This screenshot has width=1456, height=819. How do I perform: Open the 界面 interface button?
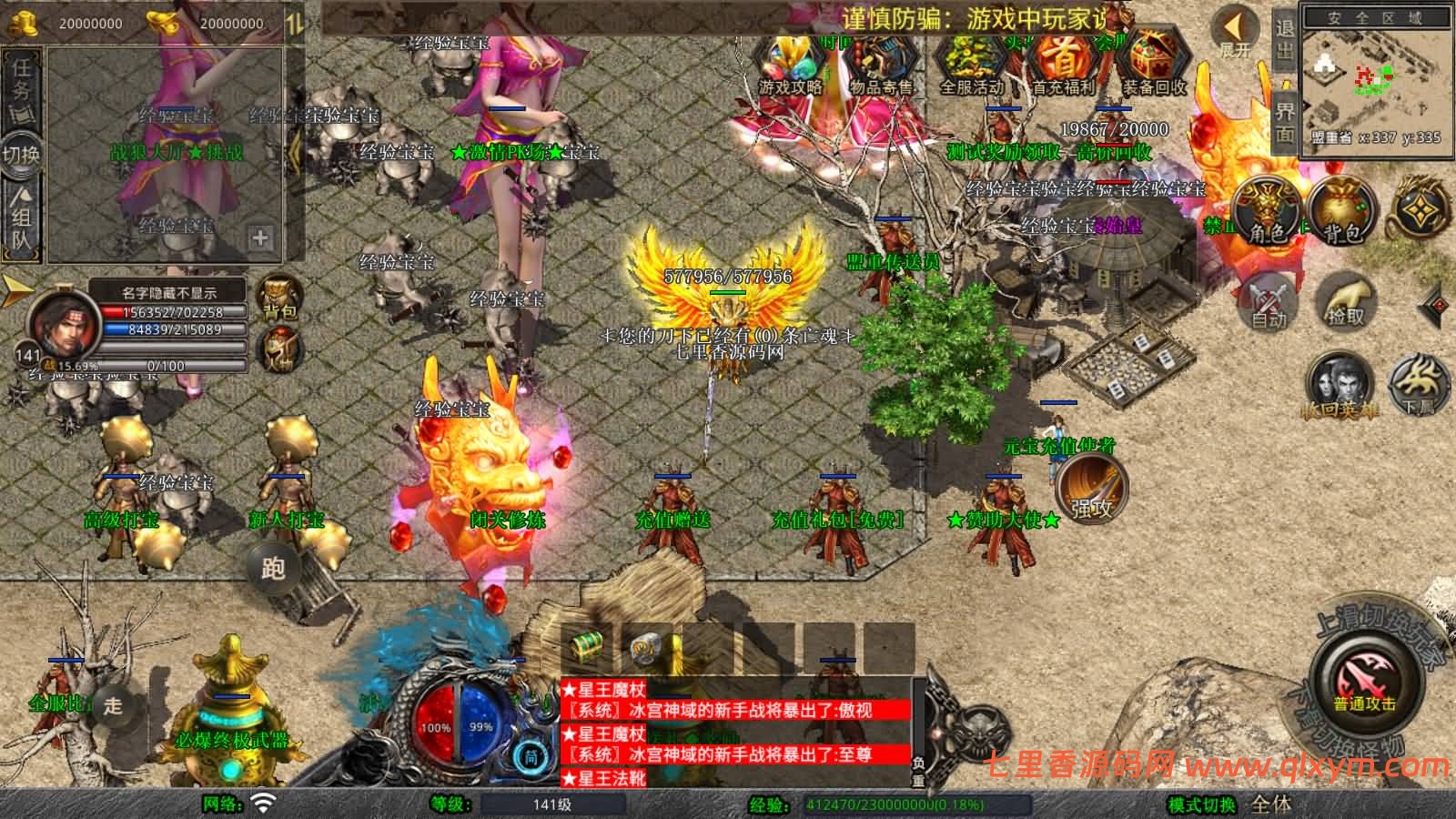point(1284,121)
